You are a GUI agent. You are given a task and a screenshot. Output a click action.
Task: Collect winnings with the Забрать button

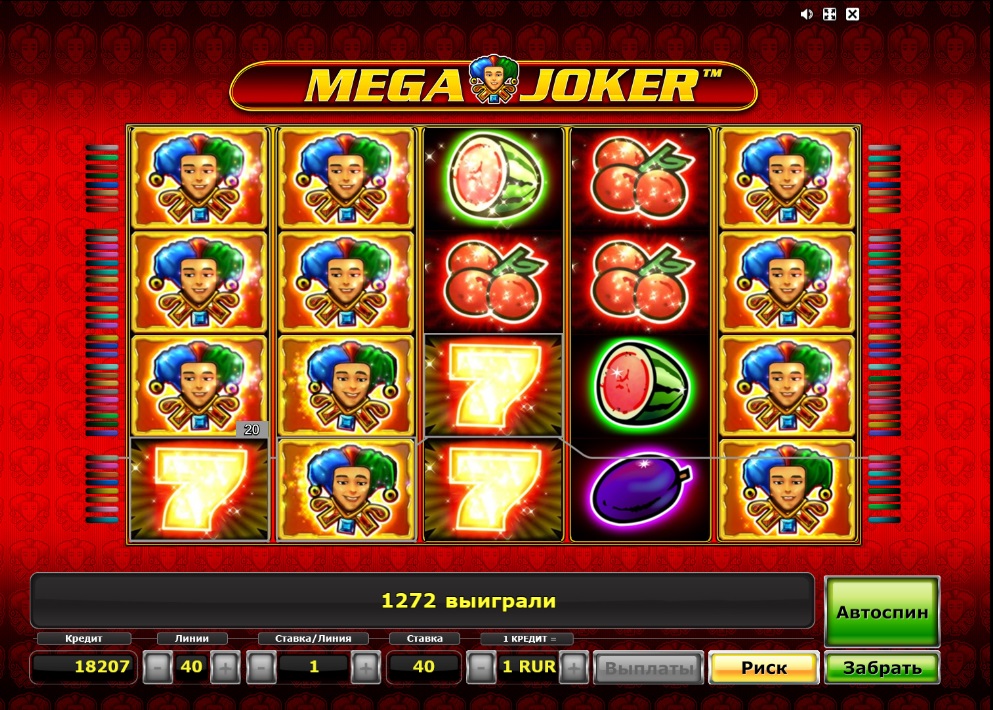click(x=881, y=667)
